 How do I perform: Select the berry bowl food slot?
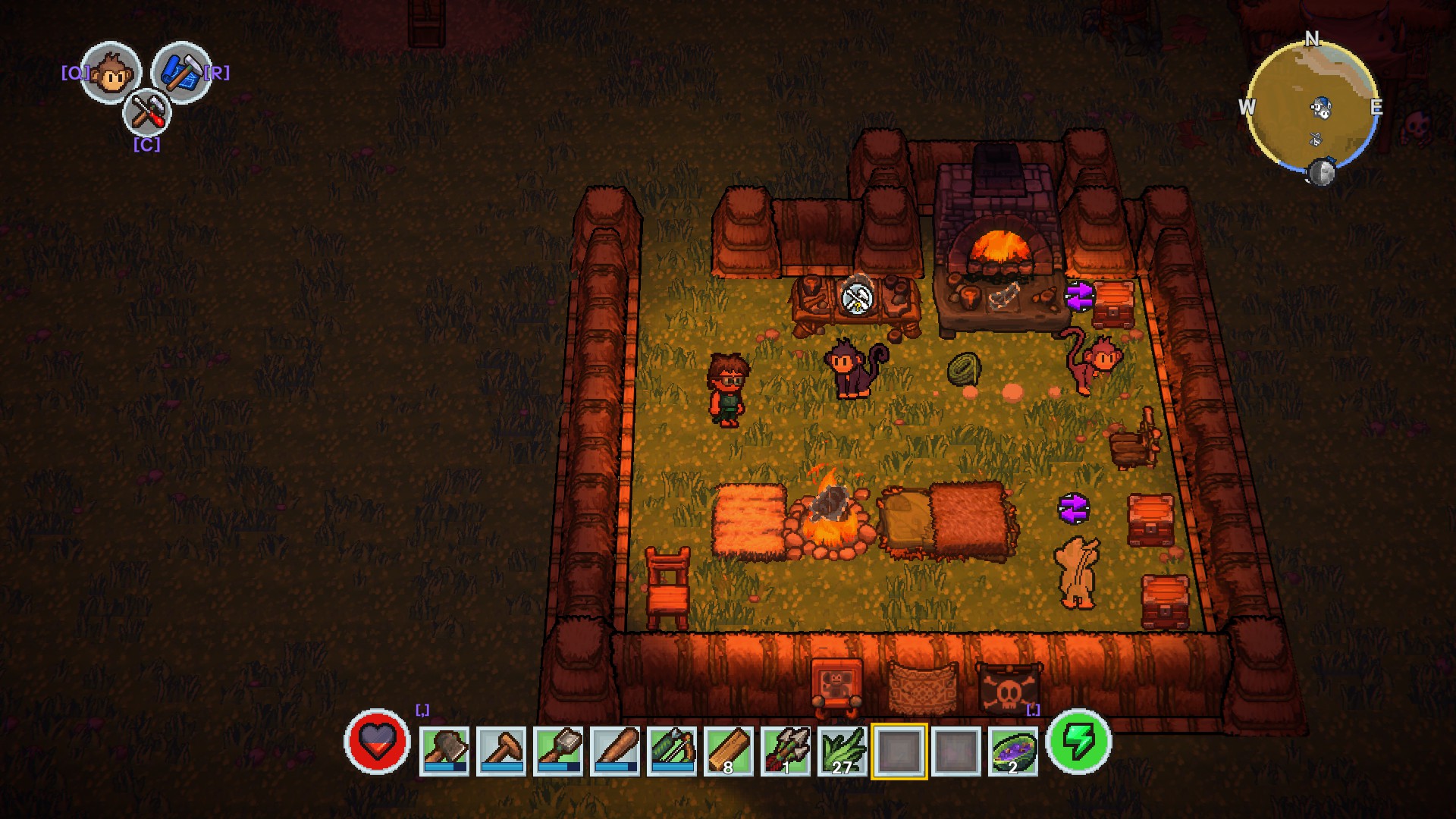point(1013,750)
